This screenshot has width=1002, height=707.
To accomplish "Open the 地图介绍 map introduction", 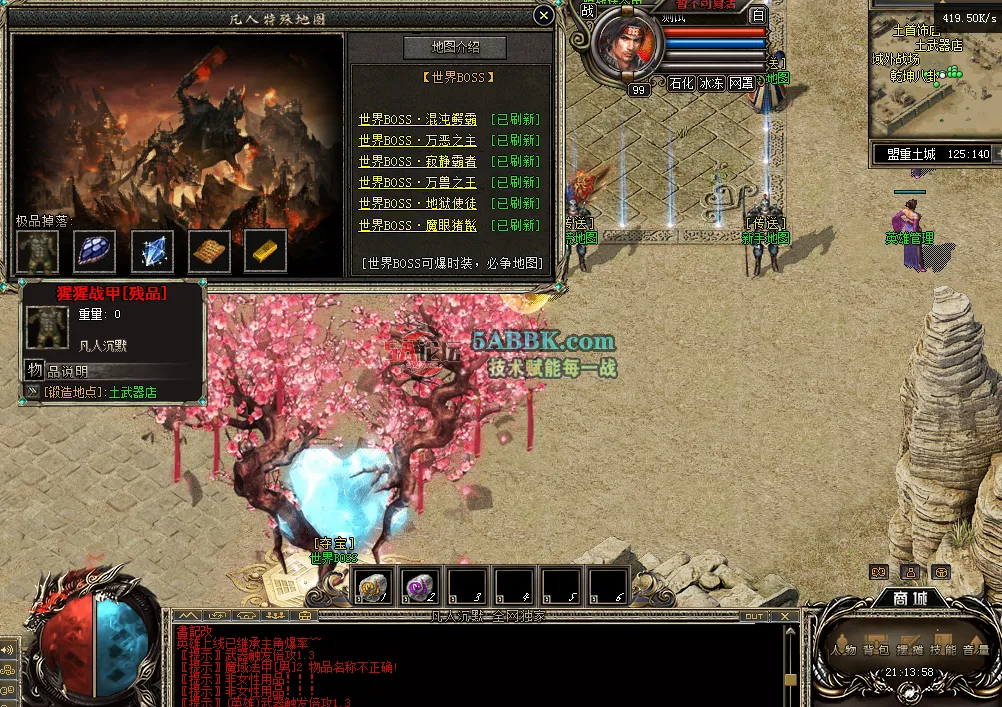I will (455, 48).
